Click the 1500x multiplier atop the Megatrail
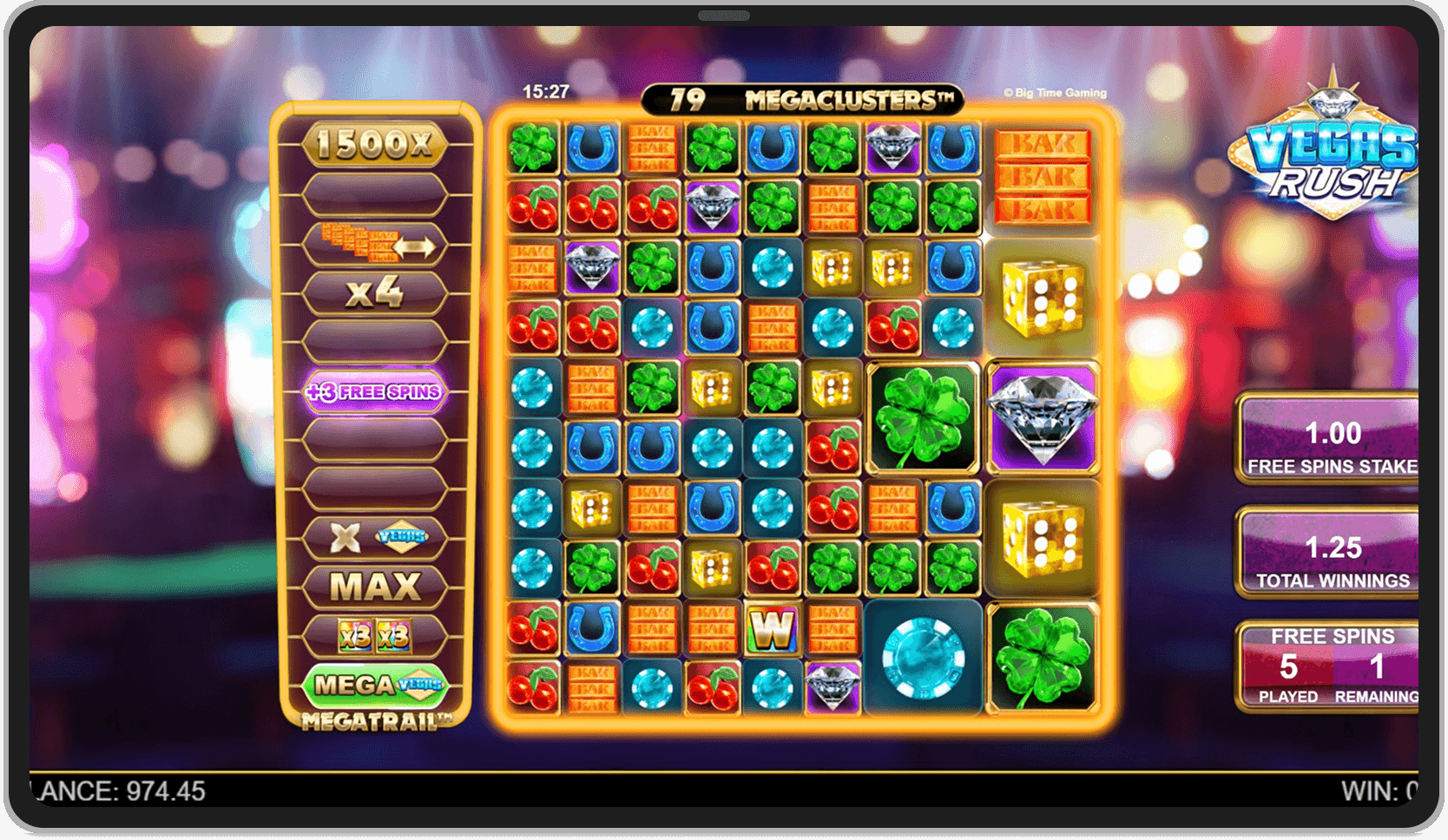This screenshot has height=840, width=1448. pos(375,144)
